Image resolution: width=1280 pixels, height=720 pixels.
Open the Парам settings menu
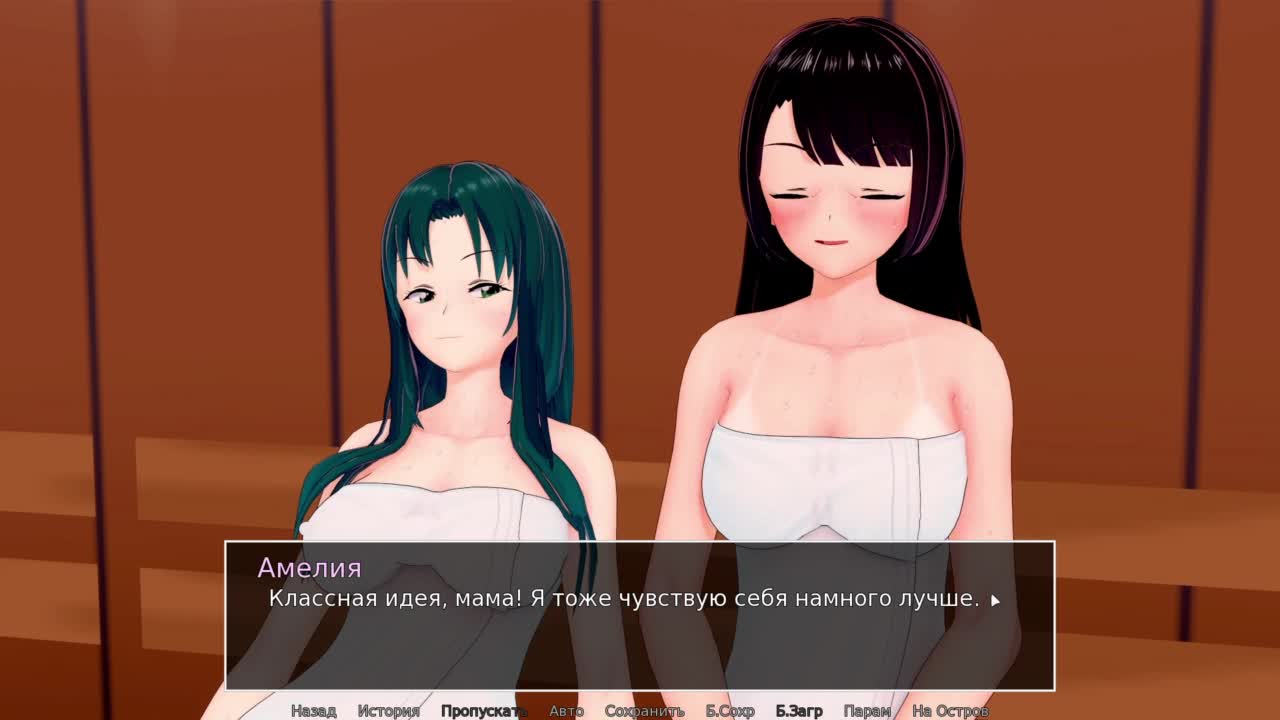point(867,711)
